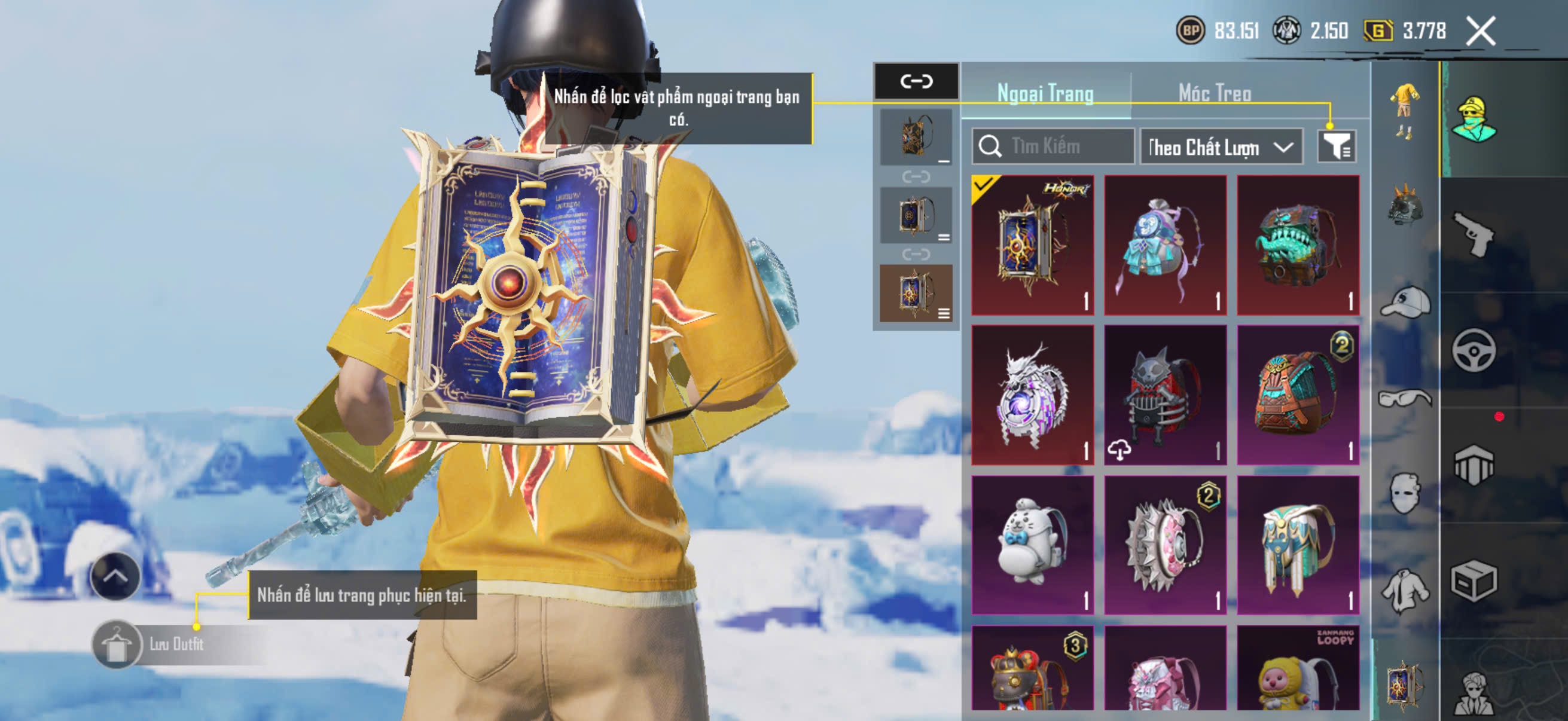Show the cap headwear category
1568x721 pixels.
point(1405,303)
